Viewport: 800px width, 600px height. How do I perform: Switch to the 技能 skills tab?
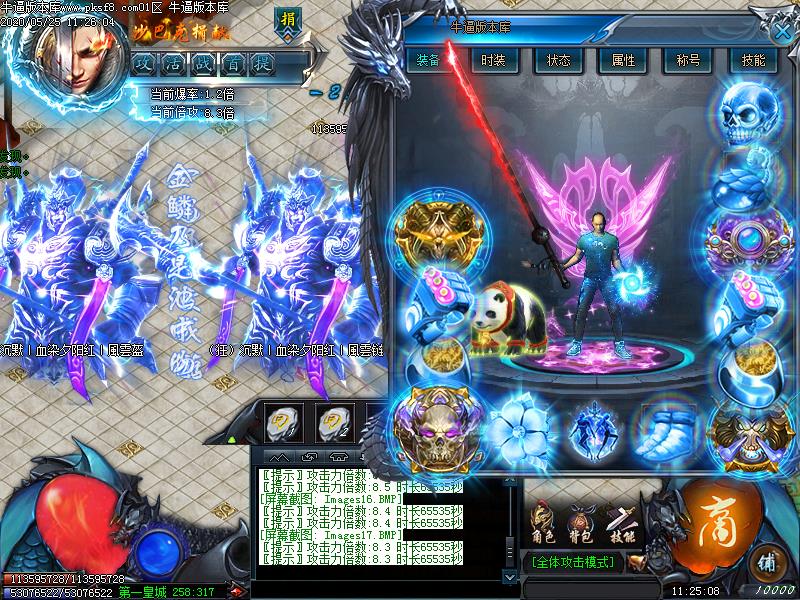[753, 61]
